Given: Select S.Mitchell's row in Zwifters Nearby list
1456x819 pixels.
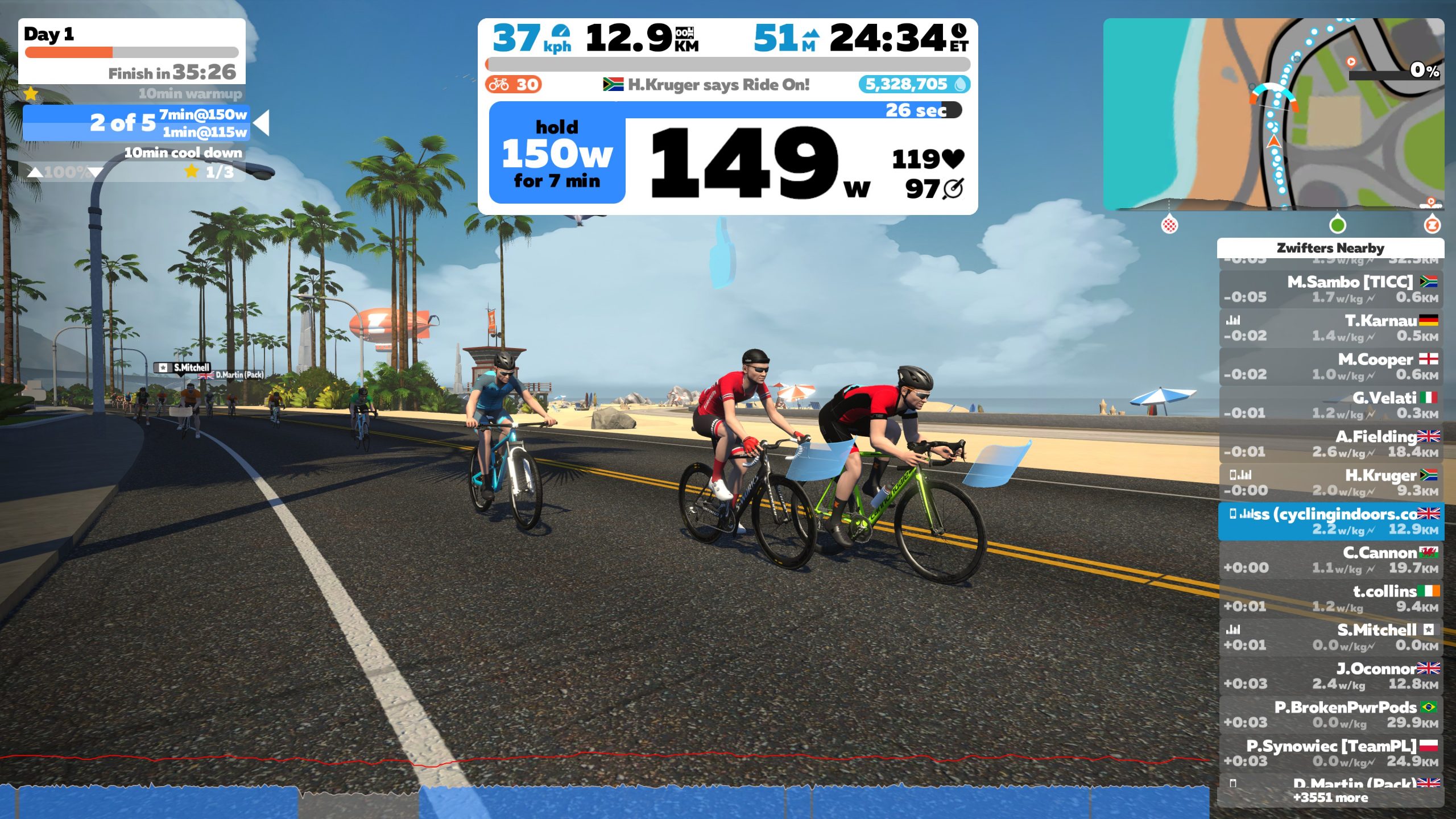Looking at the screenshot, I should (1330, 637).
